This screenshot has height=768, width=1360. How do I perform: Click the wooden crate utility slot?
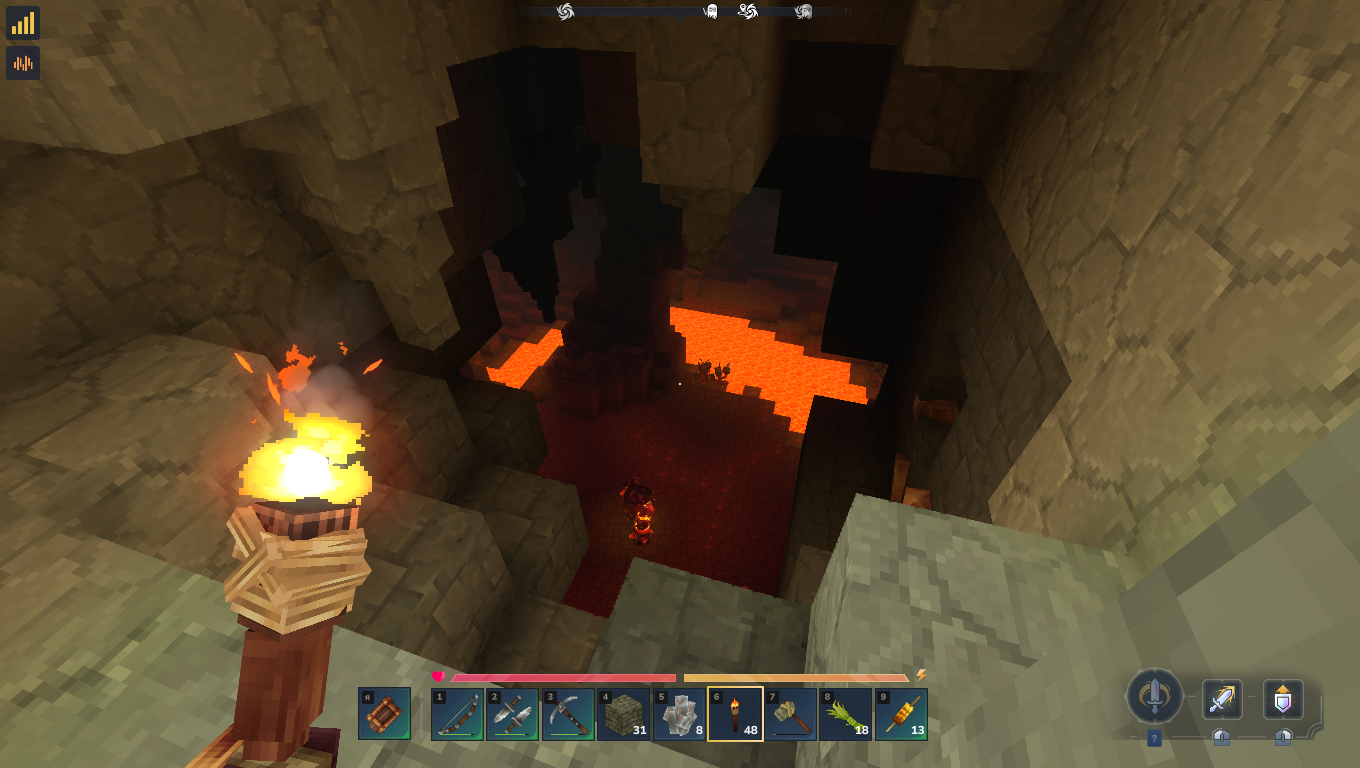coord(384,714)
